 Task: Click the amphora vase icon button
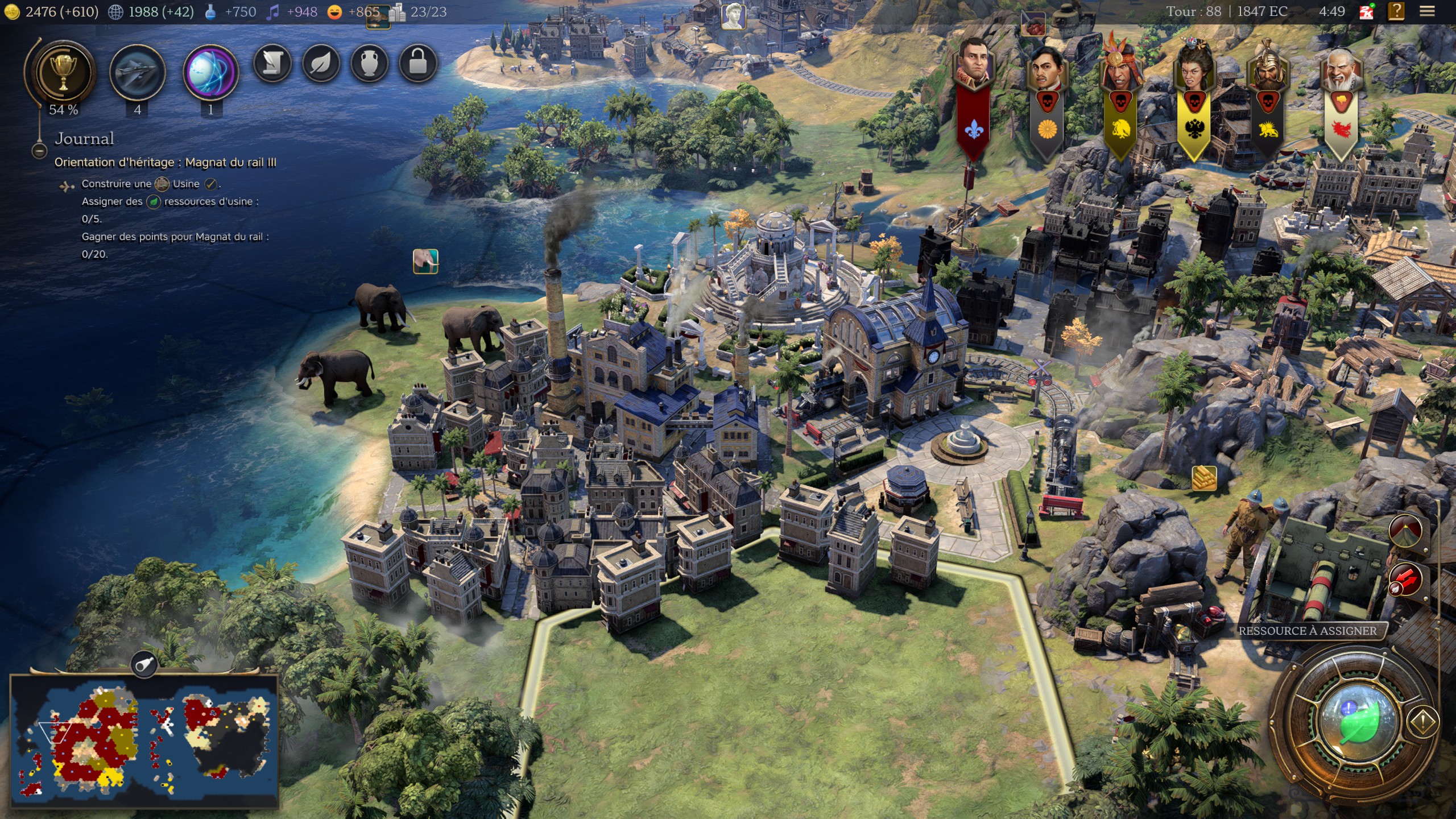tap(370, 63)
